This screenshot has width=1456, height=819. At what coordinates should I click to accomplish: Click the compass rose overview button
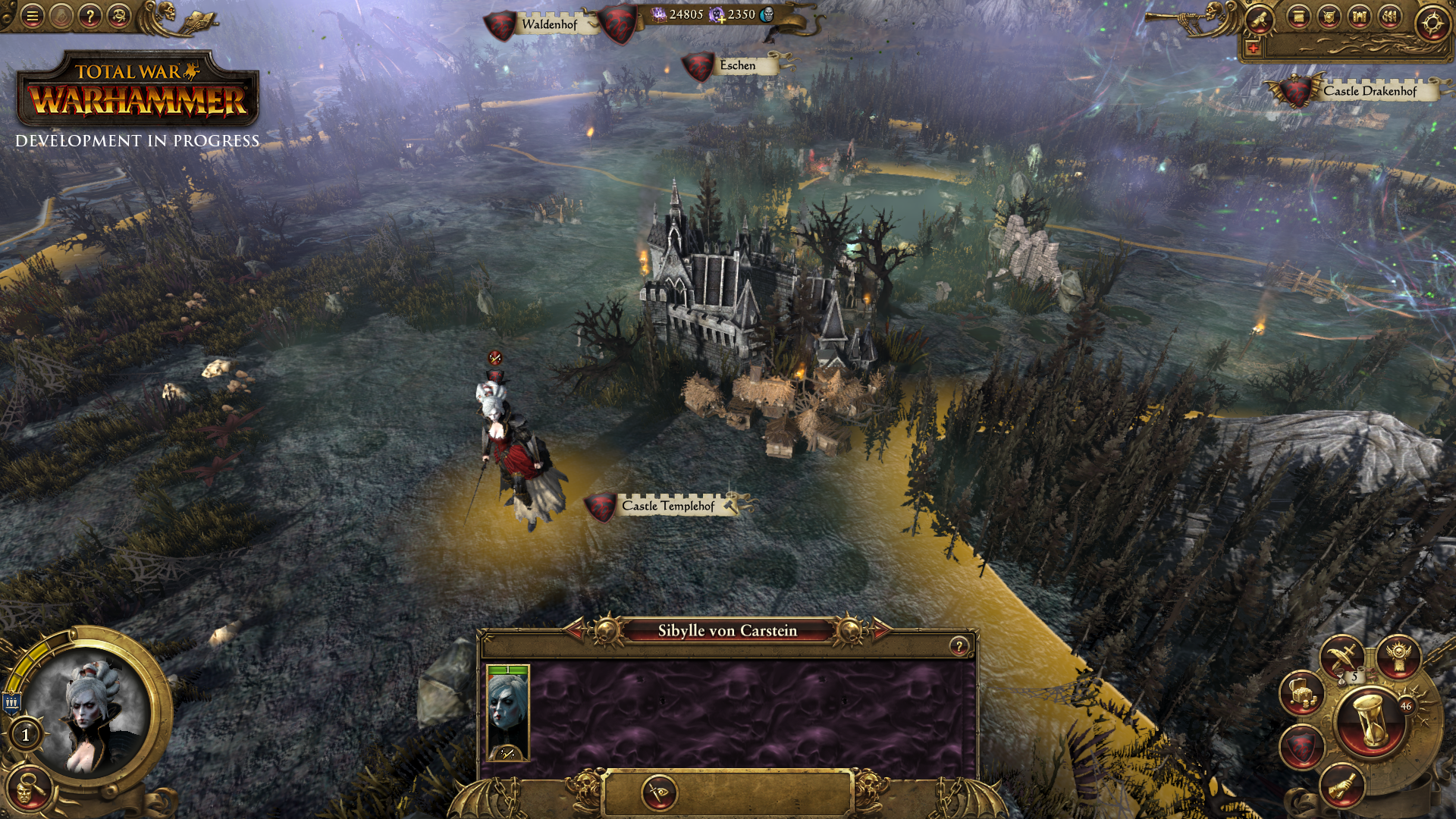[x=1432, y=23]
